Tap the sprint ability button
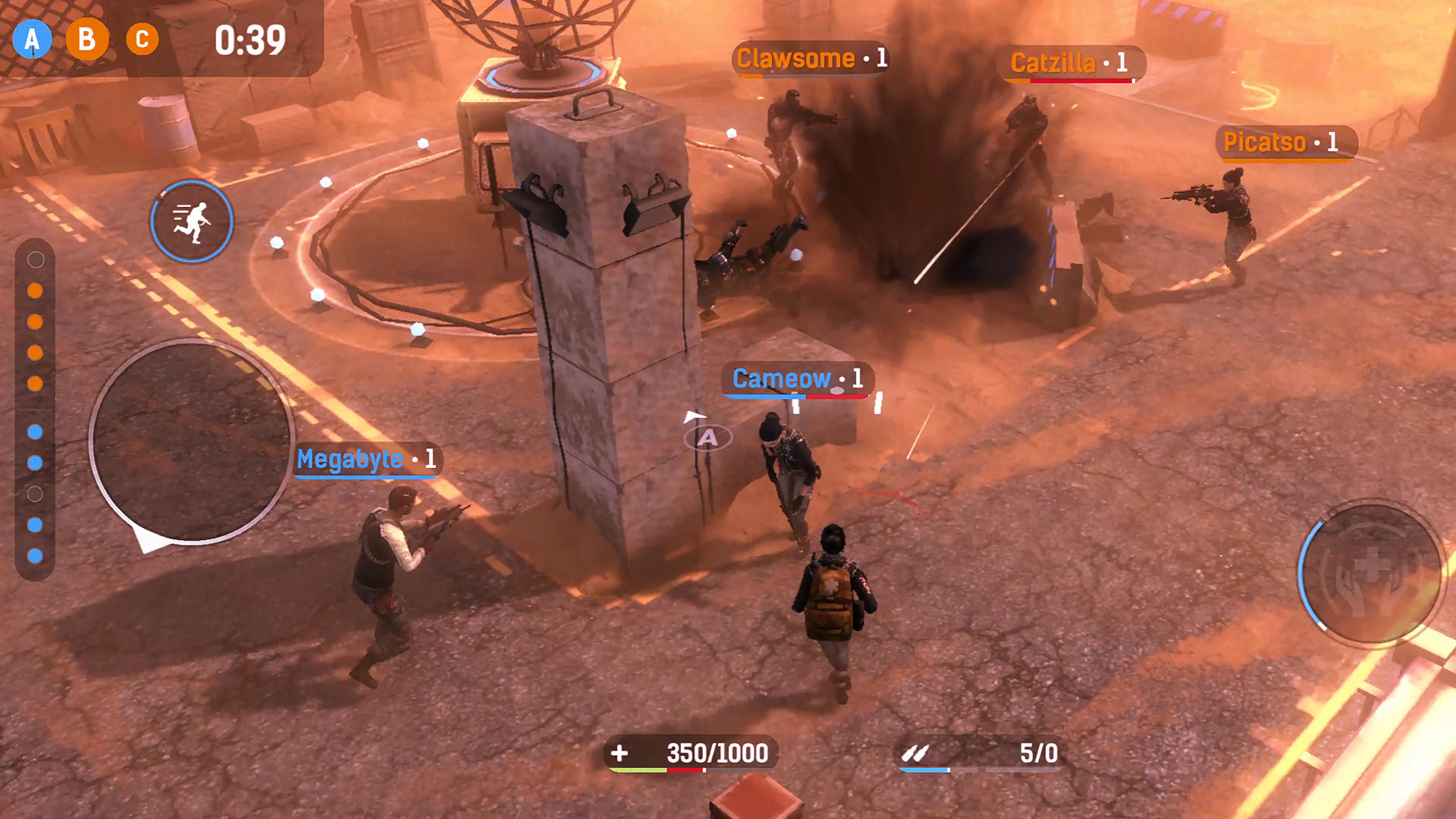Screen dimensions: 1456x819 coord(191,221)
